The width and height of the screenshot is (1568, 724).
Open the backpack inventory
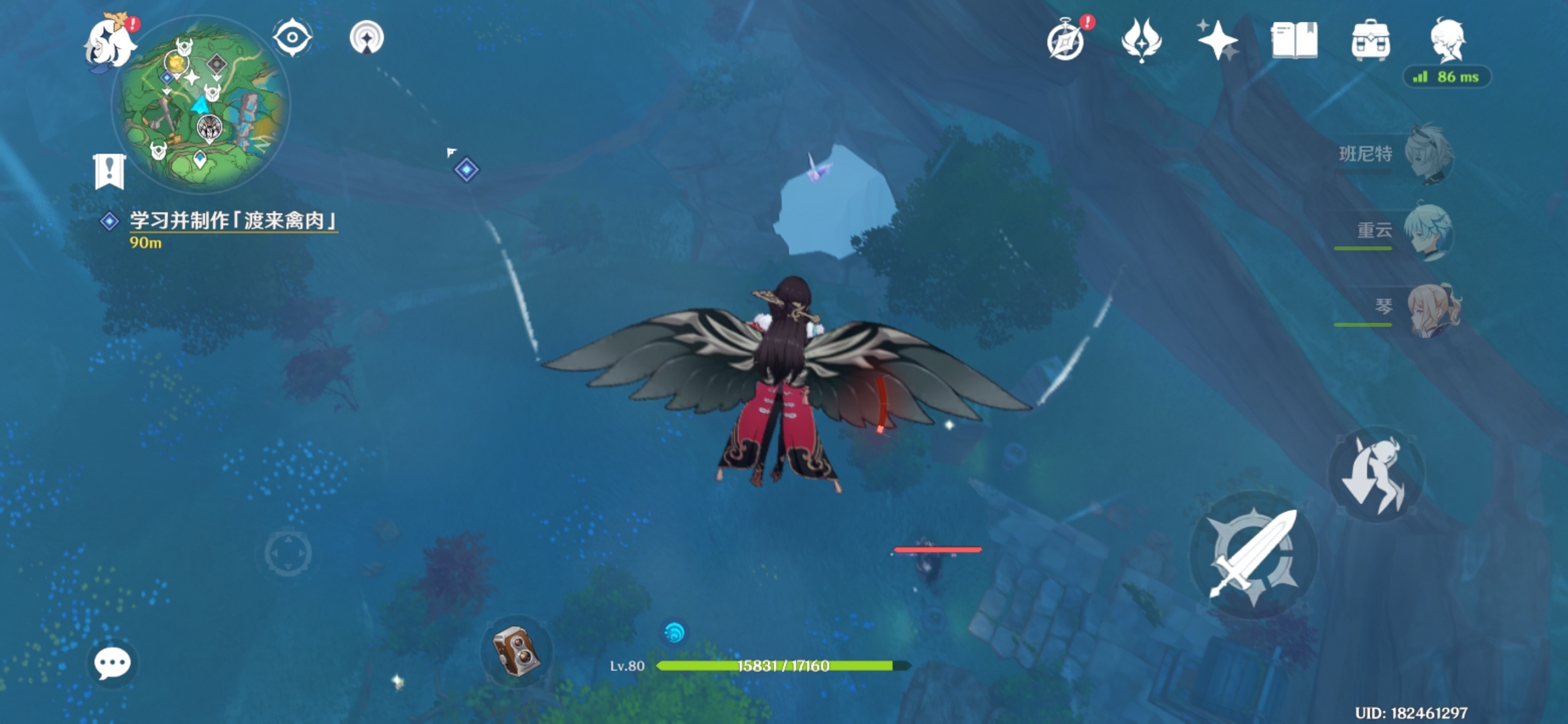pos(1370,40)
